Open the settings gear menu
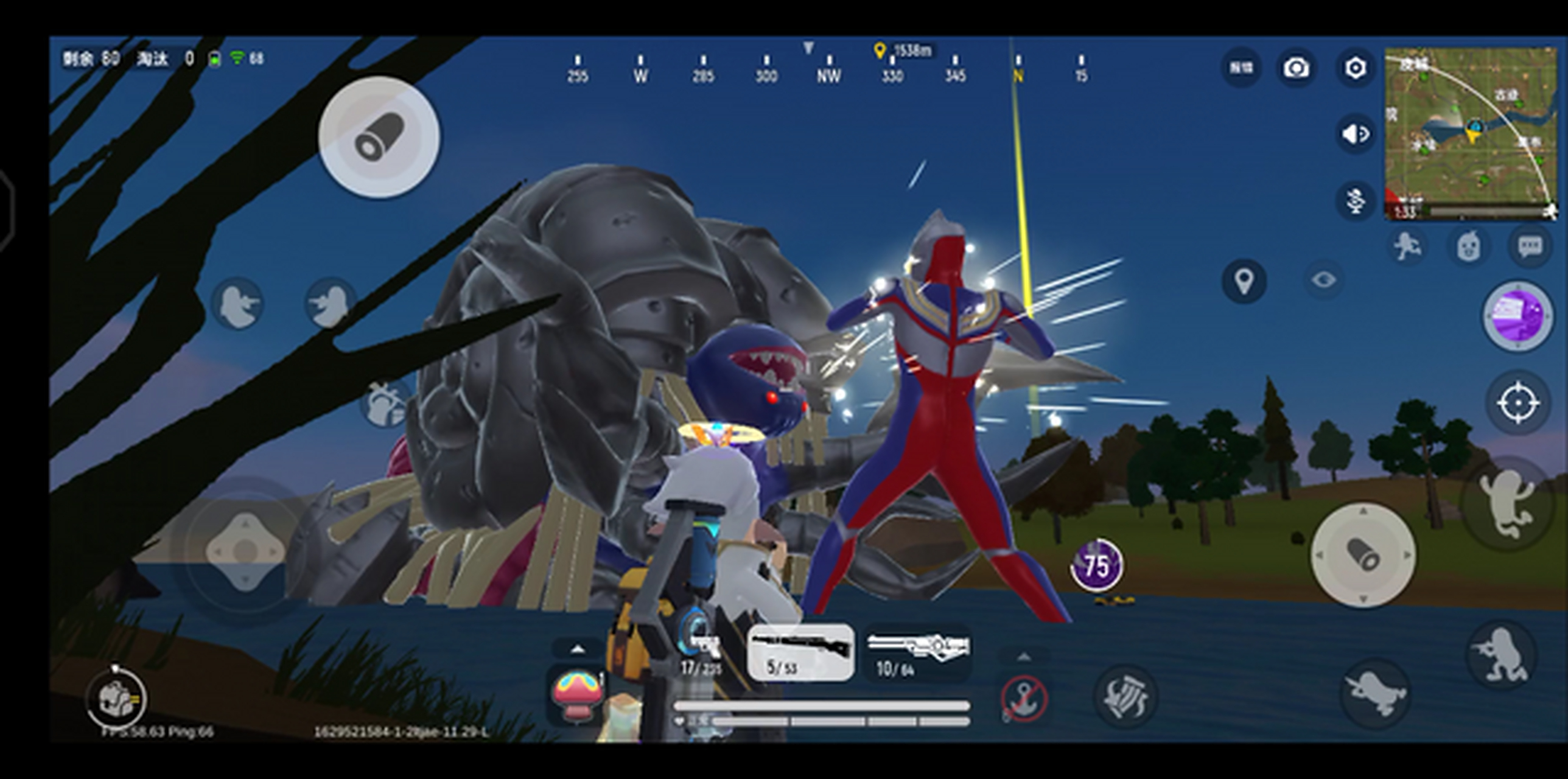The height and width of the screenshot is (779, 1568). 1355,68
